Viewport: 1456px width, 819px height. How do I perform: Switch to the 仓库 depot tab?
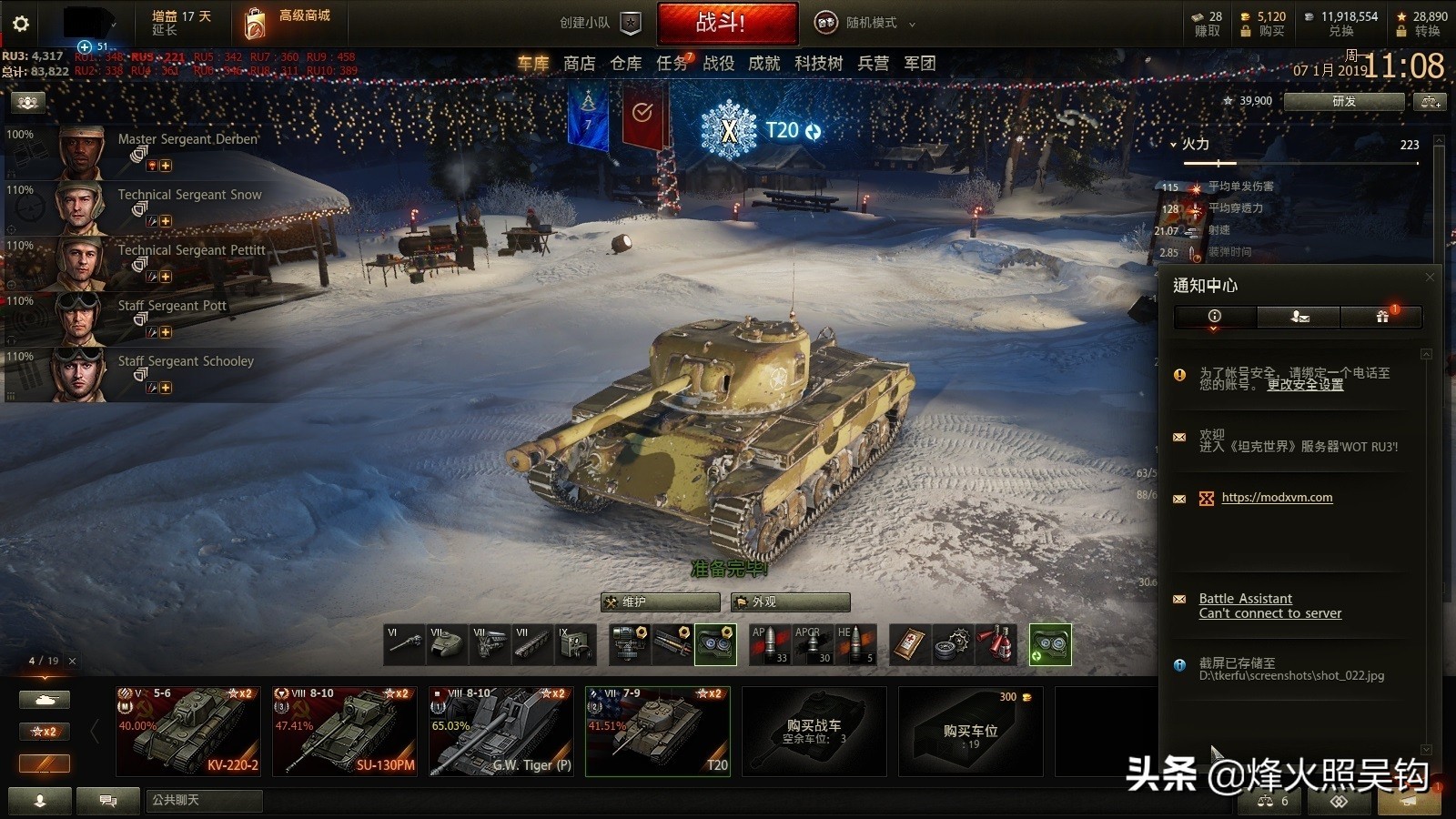[626, 63]
